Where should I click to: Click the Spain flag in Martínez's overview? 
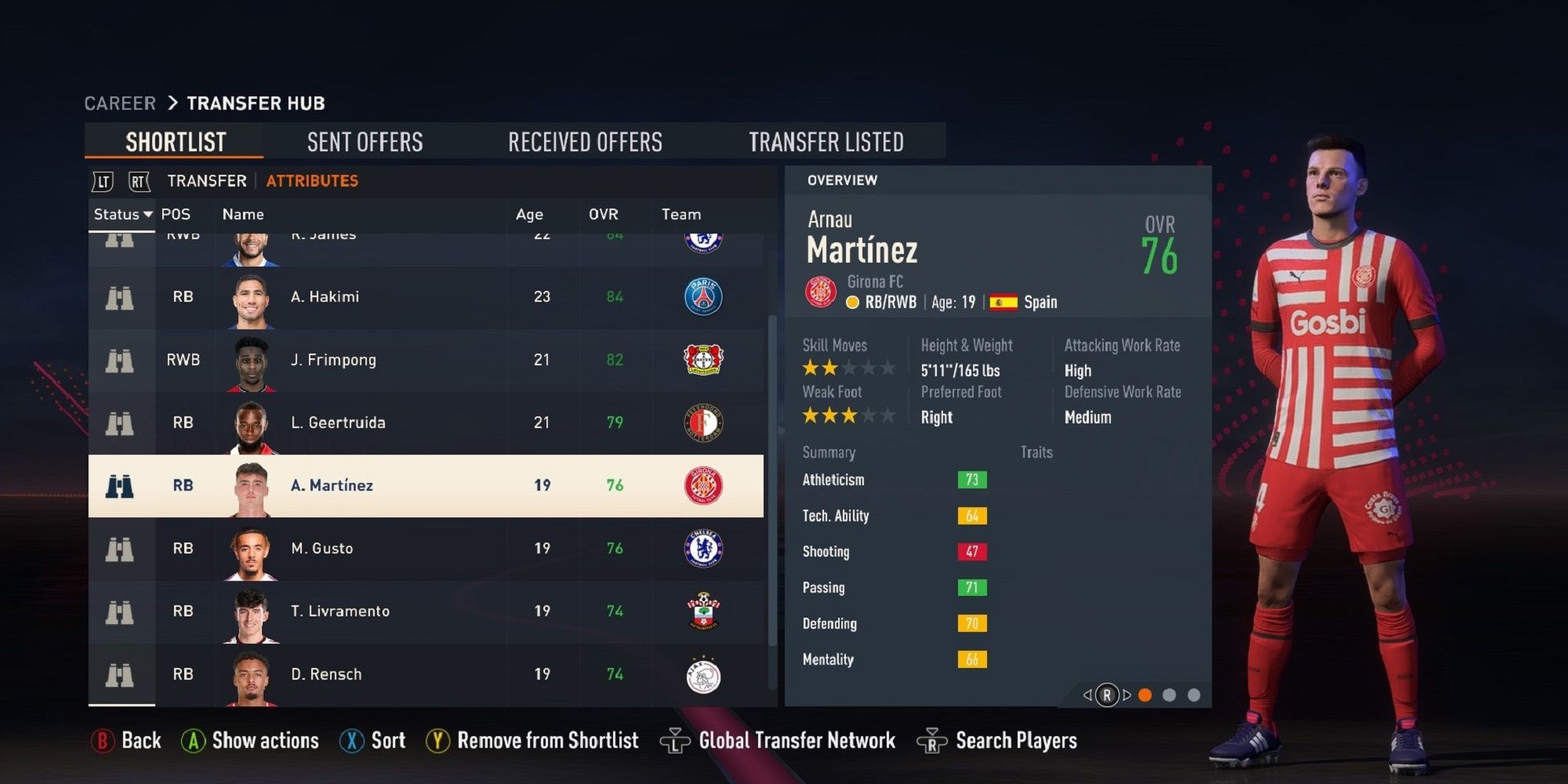(1004, 301)
